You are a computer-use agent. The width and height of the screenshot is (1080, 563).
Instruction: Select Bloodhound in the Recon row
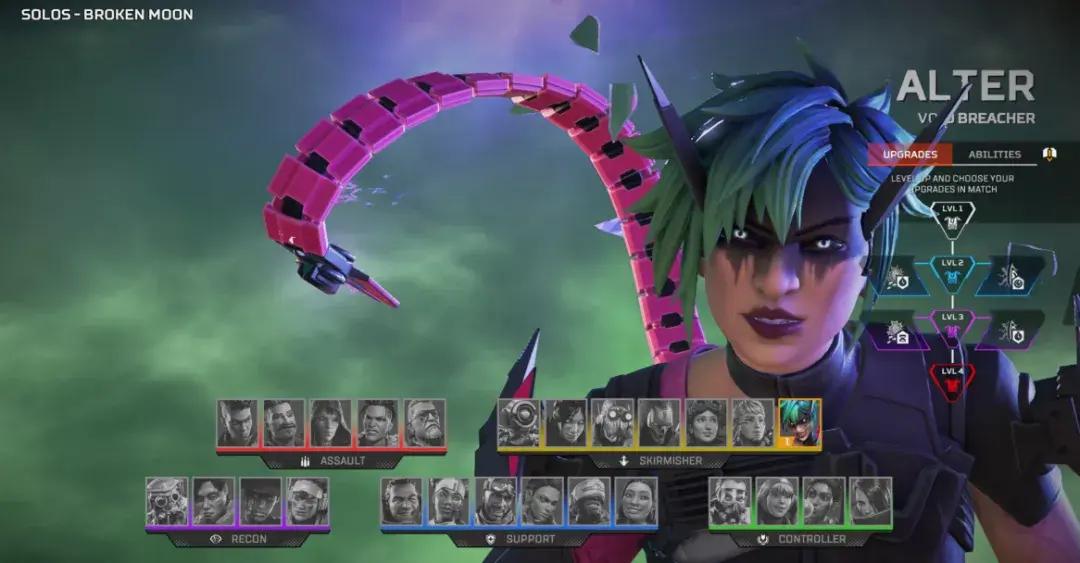coord(166,500)
